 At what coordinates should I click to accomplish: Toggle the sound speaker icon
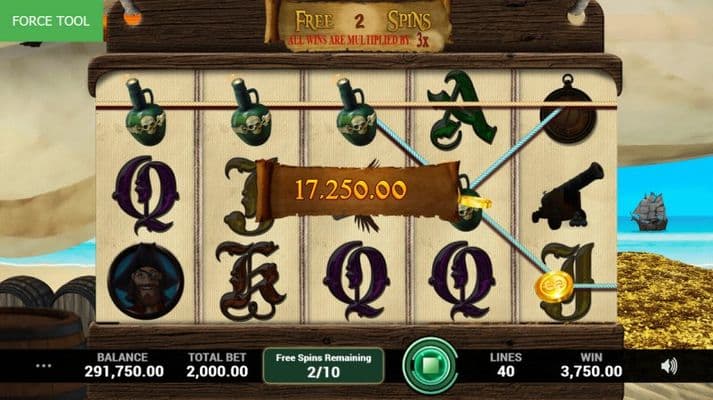[669, 366]
